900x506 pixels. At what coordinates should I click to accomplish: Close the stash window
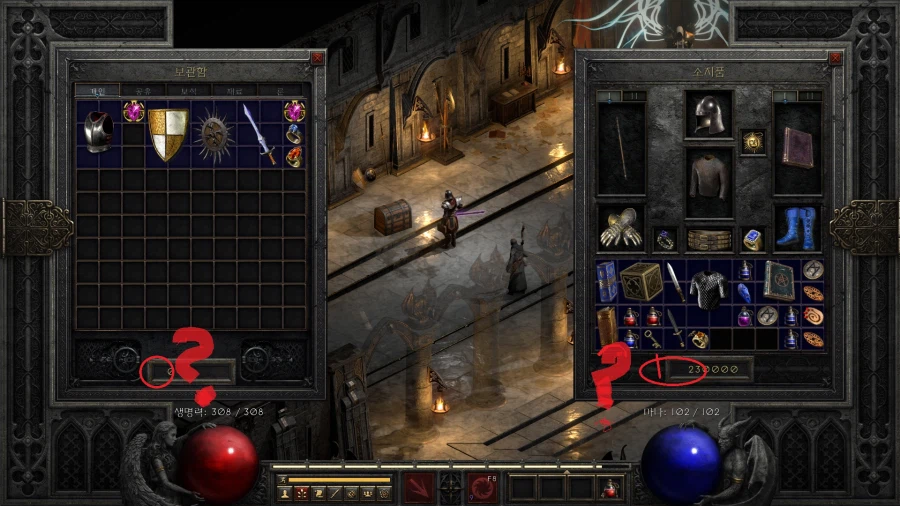(317, 58)
